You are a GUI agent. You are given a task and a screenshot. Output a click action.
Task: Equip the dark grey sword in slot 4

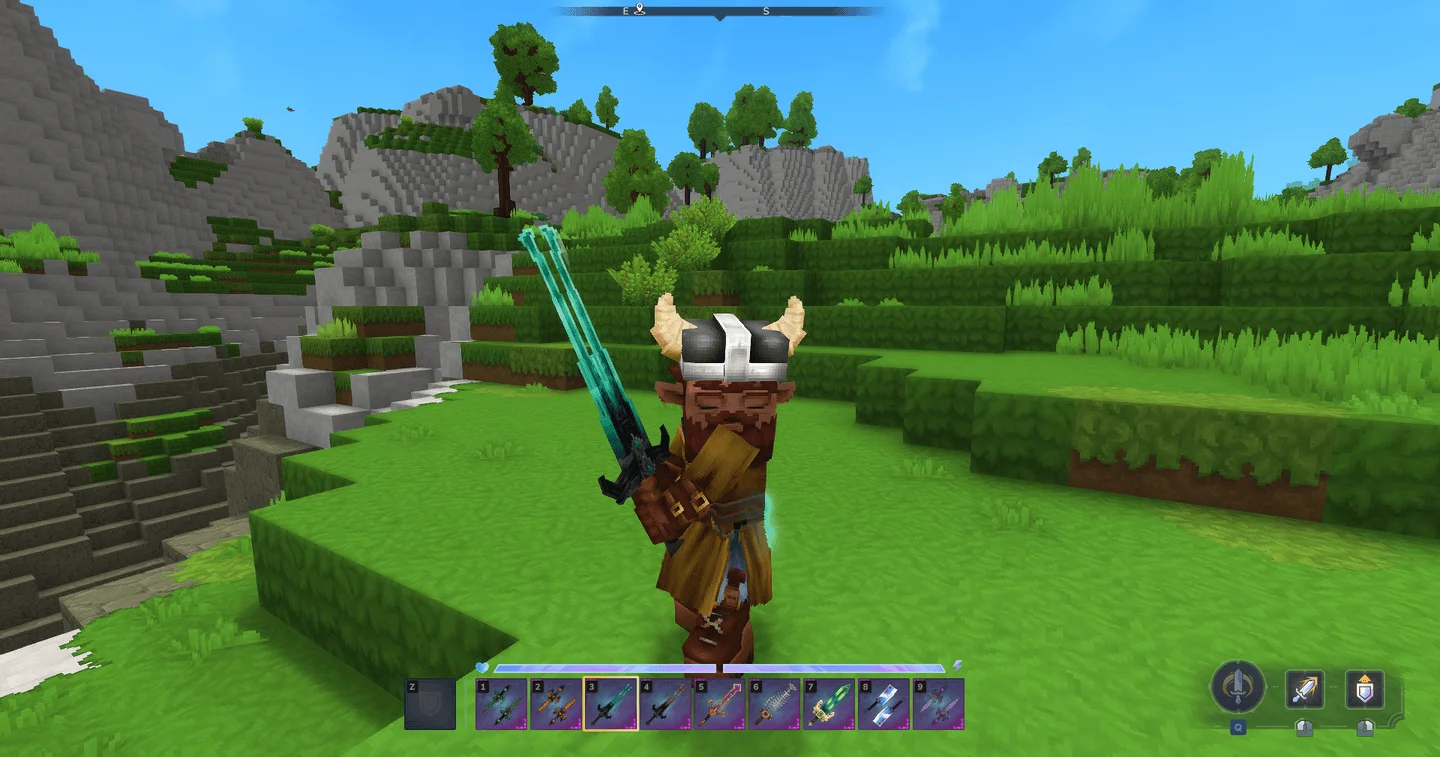(665, 704)
